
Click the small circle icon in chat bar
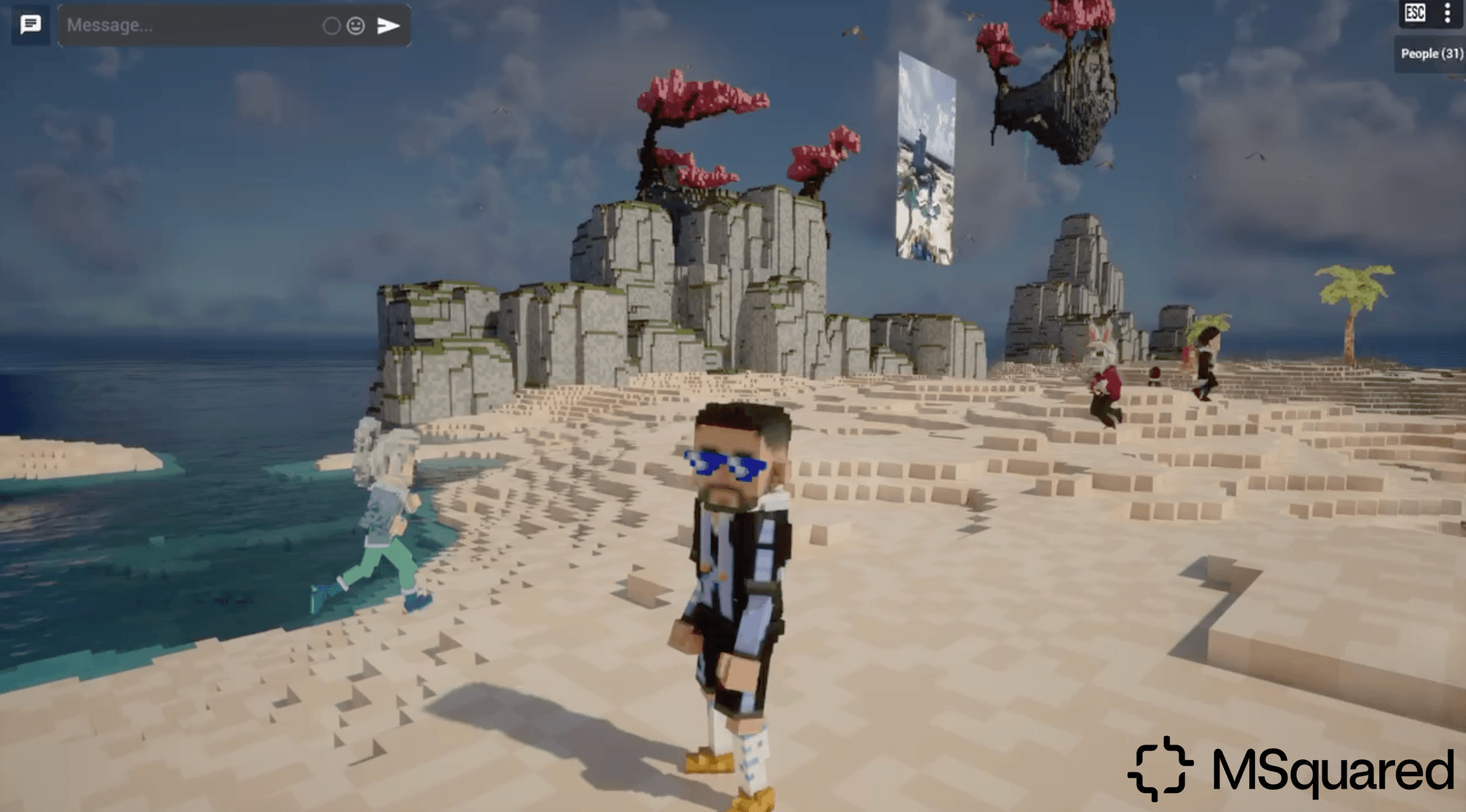(331, 26)
